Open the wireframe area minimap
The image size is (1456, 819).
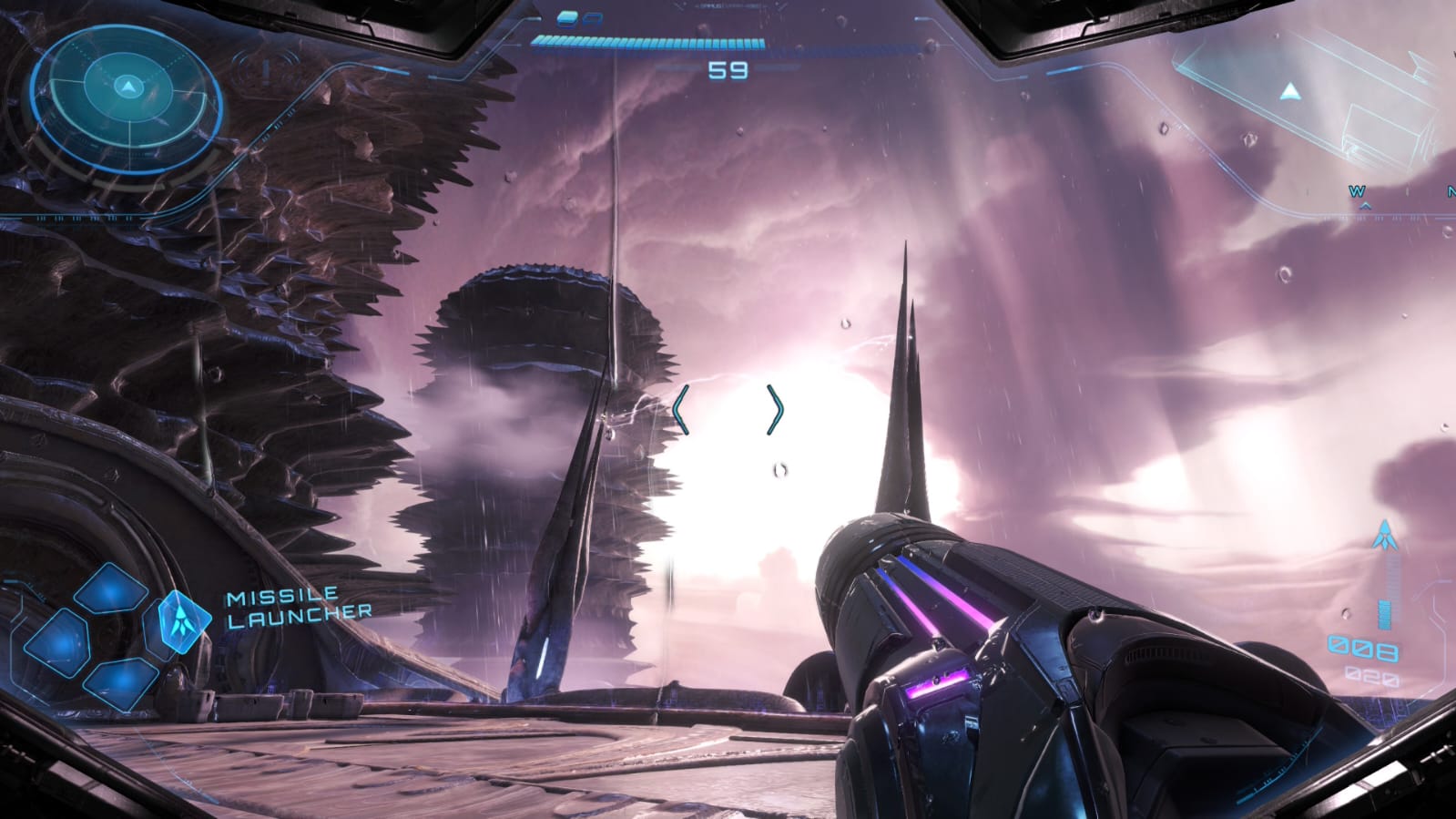1311,96
